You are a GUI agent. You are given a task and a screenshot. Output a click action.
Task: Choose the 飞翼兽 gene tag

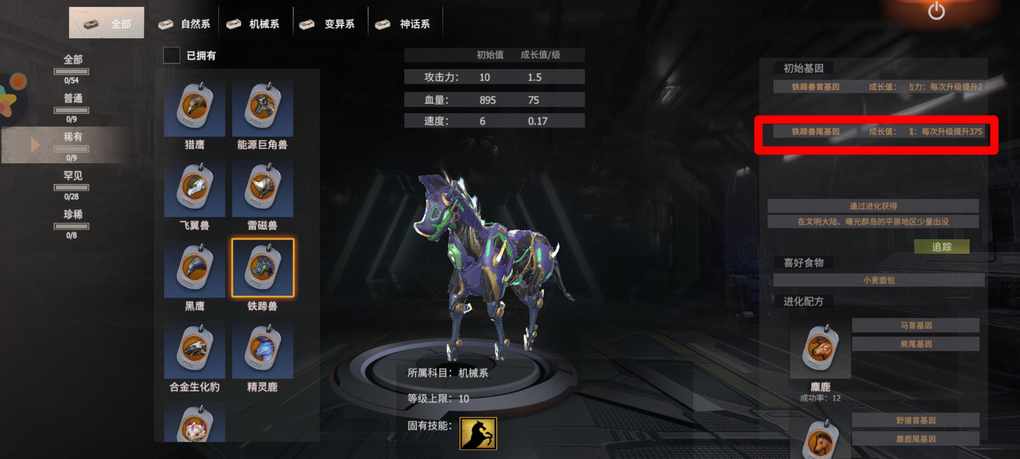[195, 189]
